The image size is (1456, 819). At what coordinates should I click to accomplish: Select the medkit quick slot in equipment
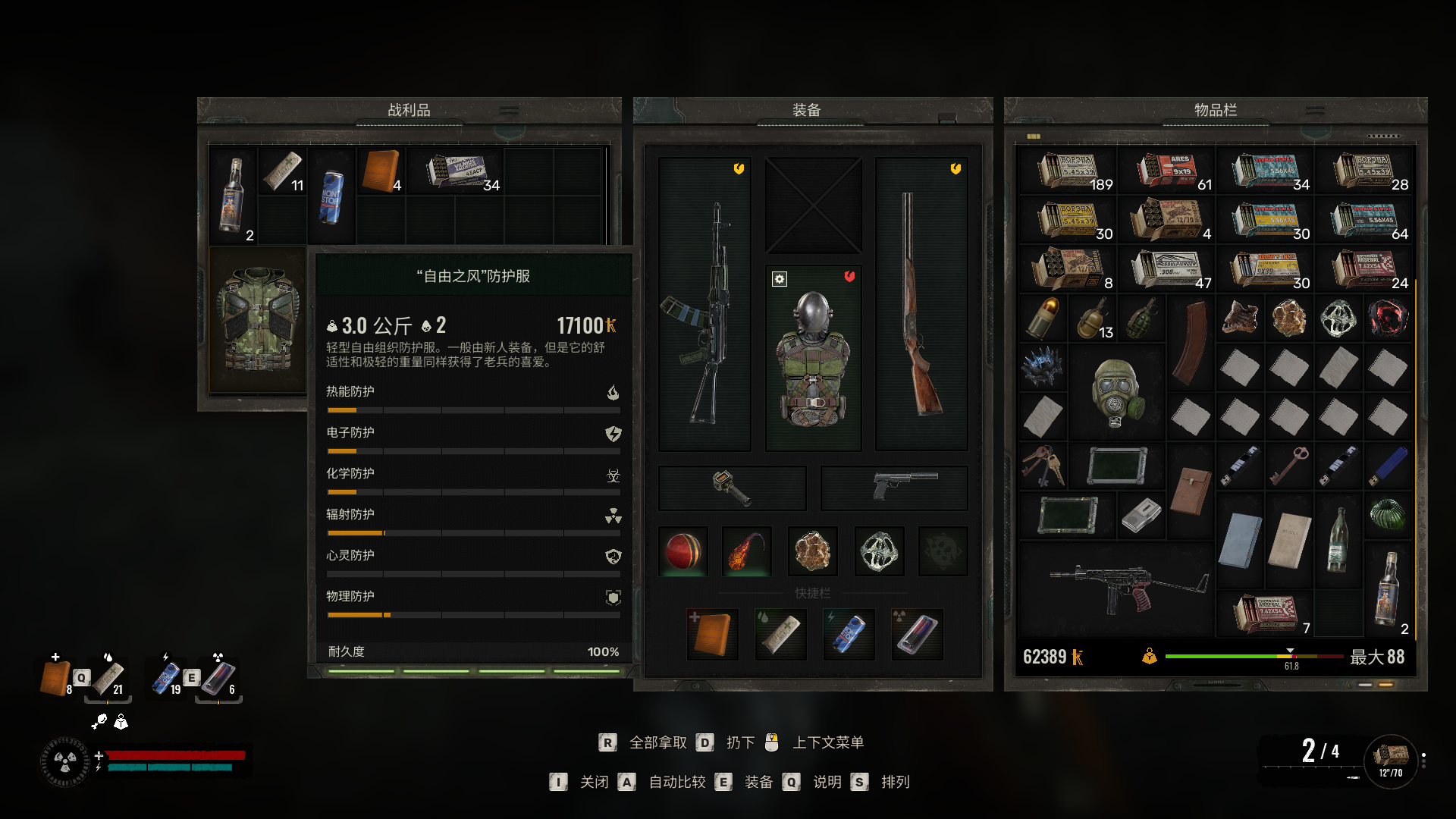point(712,634)
